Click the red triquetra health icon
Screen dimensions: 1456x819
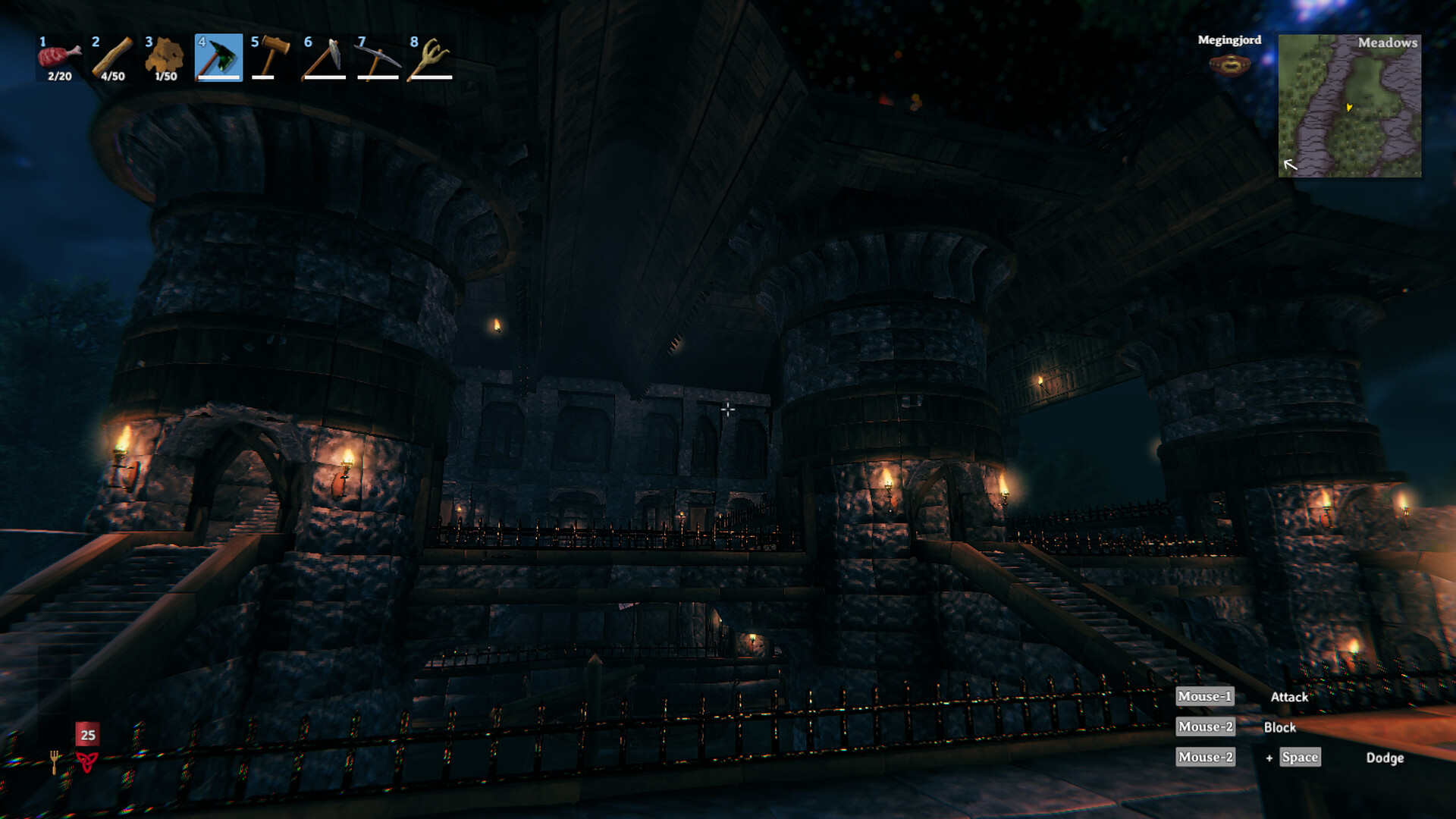point(87,761)
